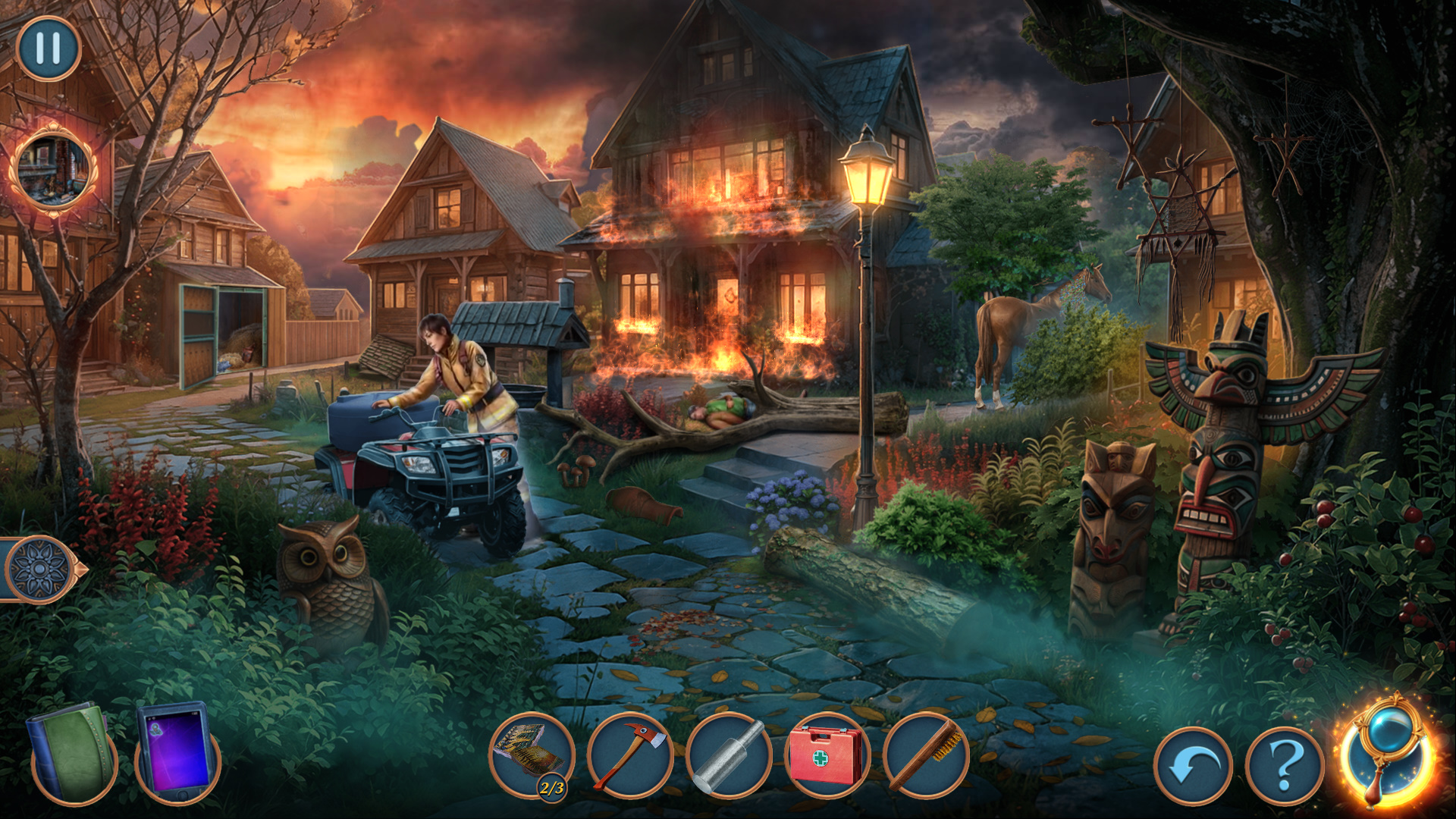The height and width of the screenshot is (819, 1456).
Task: Select the 2/3 collectible pieces slot
Action: pyautogui.click(x=532, y=755)
